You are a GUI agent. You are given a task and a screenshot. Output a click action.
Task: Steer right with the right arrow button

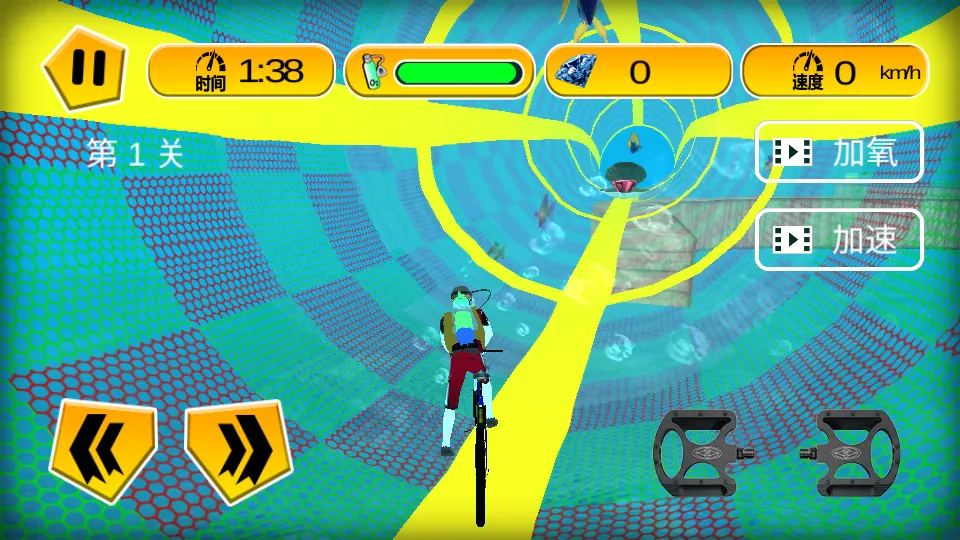coord(238,448)
